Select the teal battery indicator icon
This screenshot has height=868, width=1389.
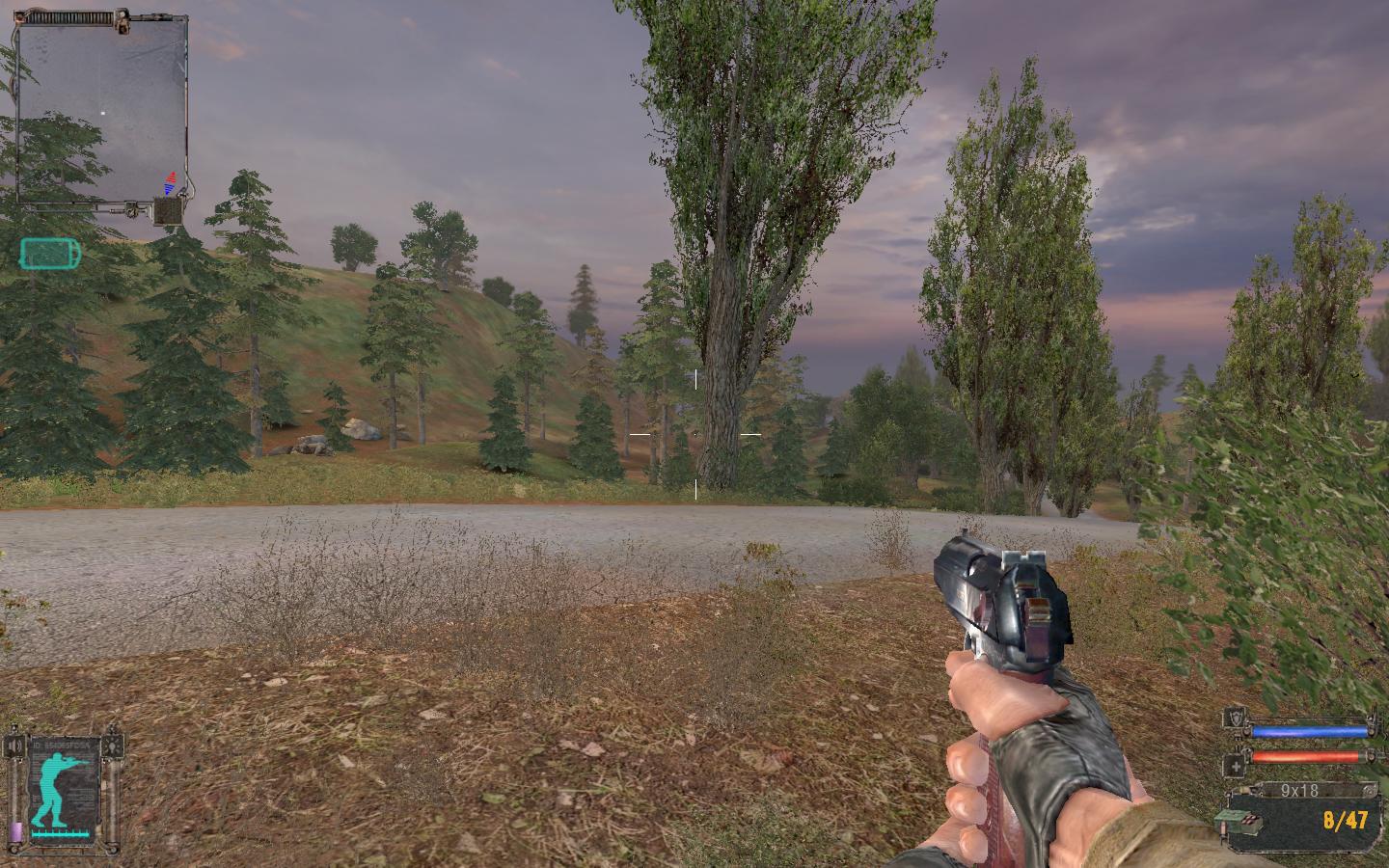(x=51, y=254)
